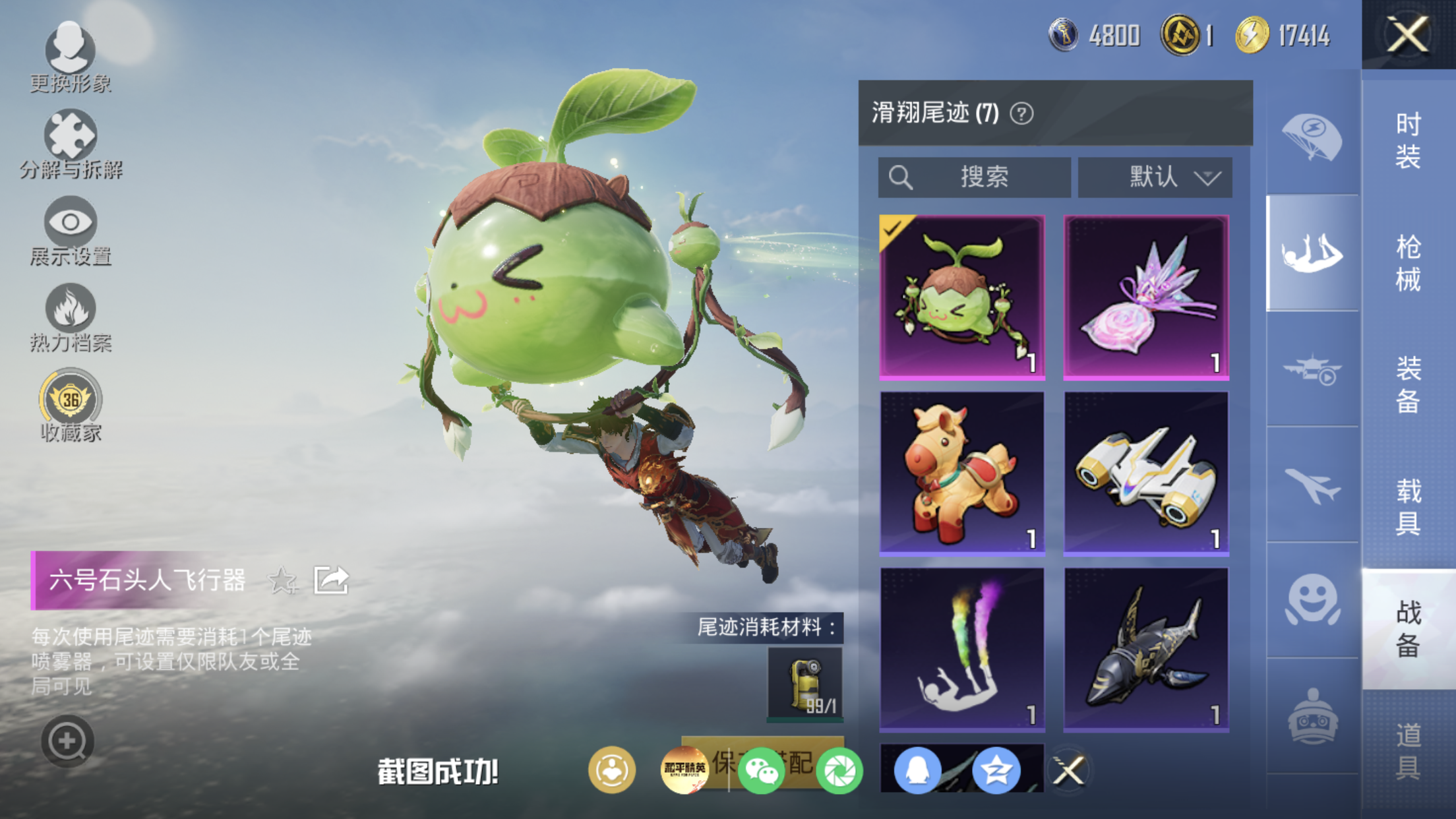Image resolution: width=1456 pixels, height=819 pixels.
Task: Pick the black shark trail
Action: pyautogui.click(x=1146, y=650)
